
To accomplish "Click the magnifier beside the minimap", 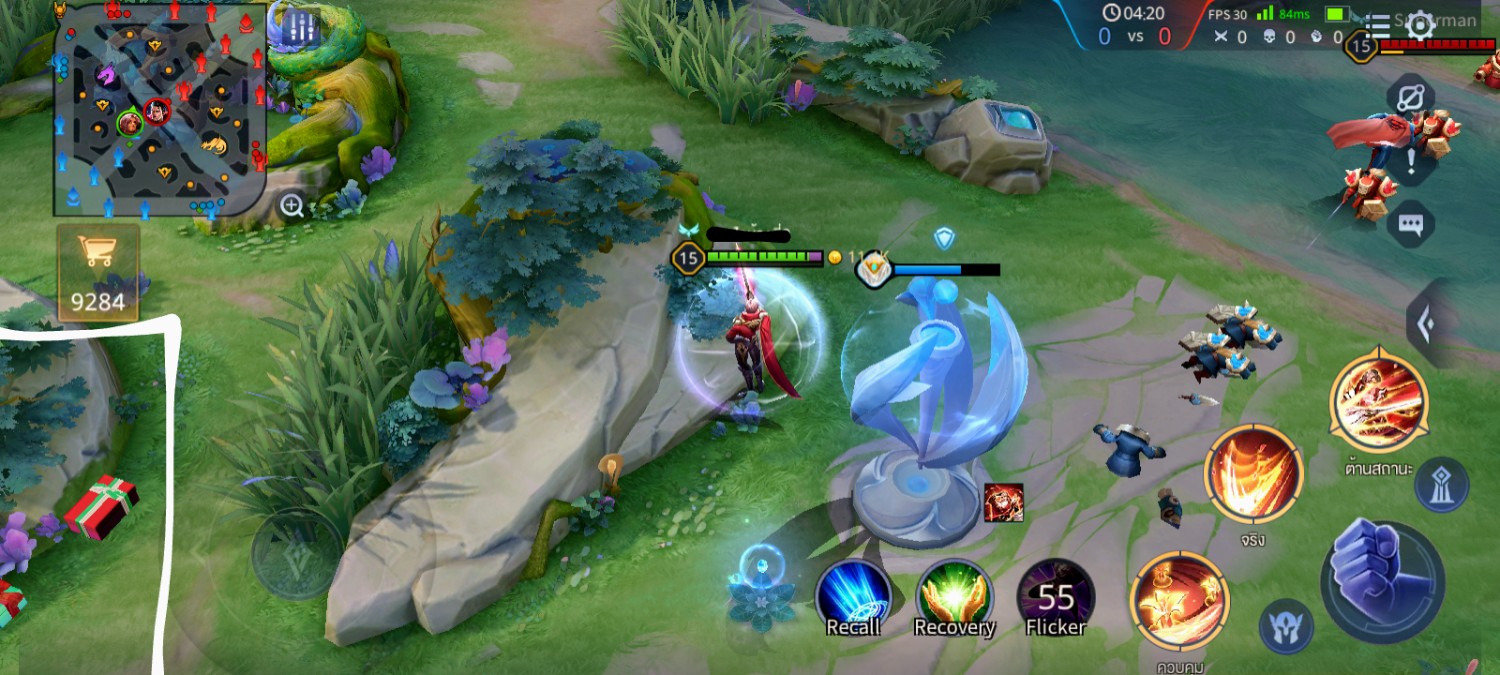I will (x=292, y=206).
